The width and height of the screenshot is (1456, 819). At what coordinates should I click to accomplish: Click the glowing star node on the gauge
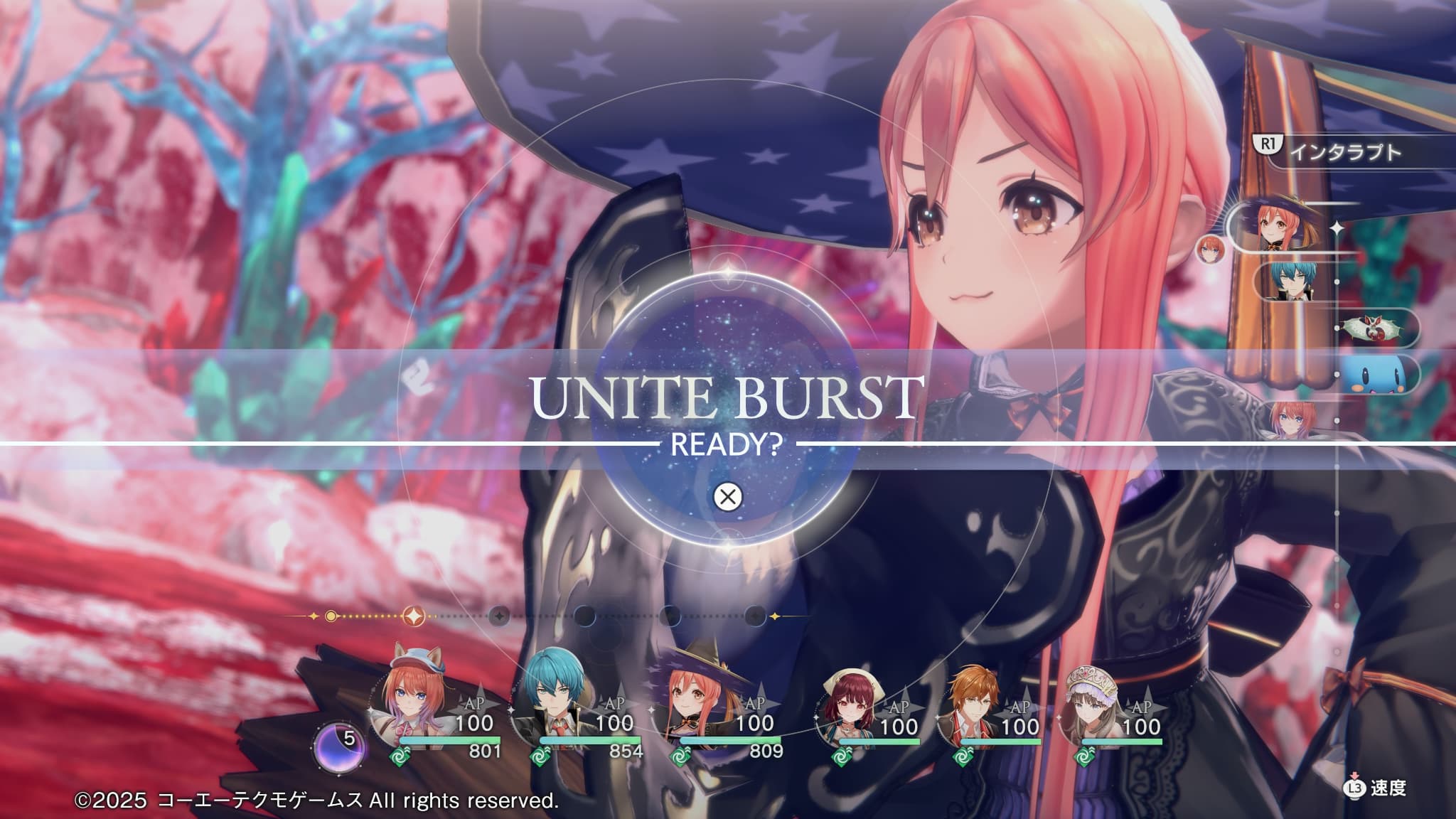coord(413,616)
